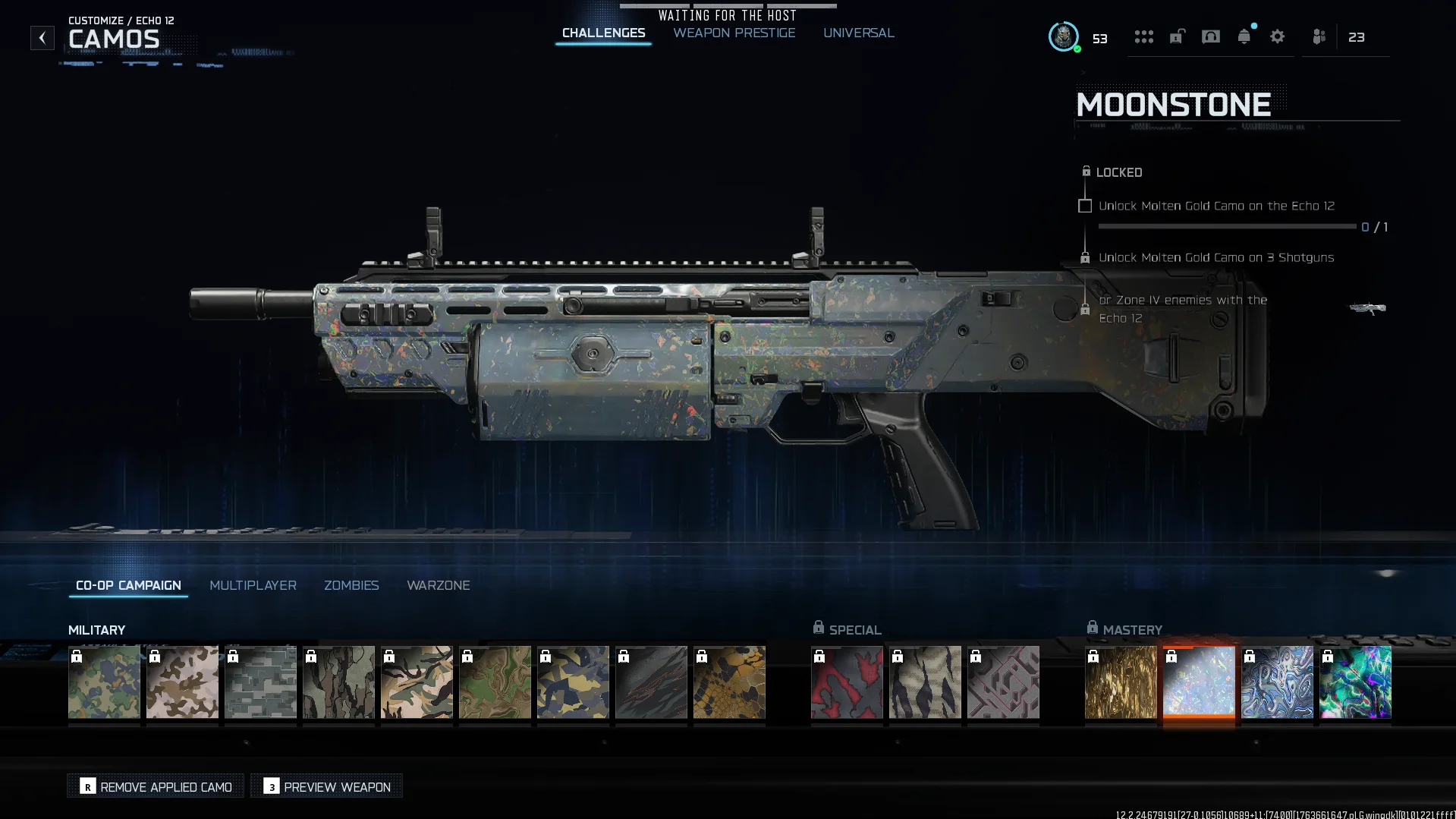Select the yellow hexagon scale military camo

point(728,682)
